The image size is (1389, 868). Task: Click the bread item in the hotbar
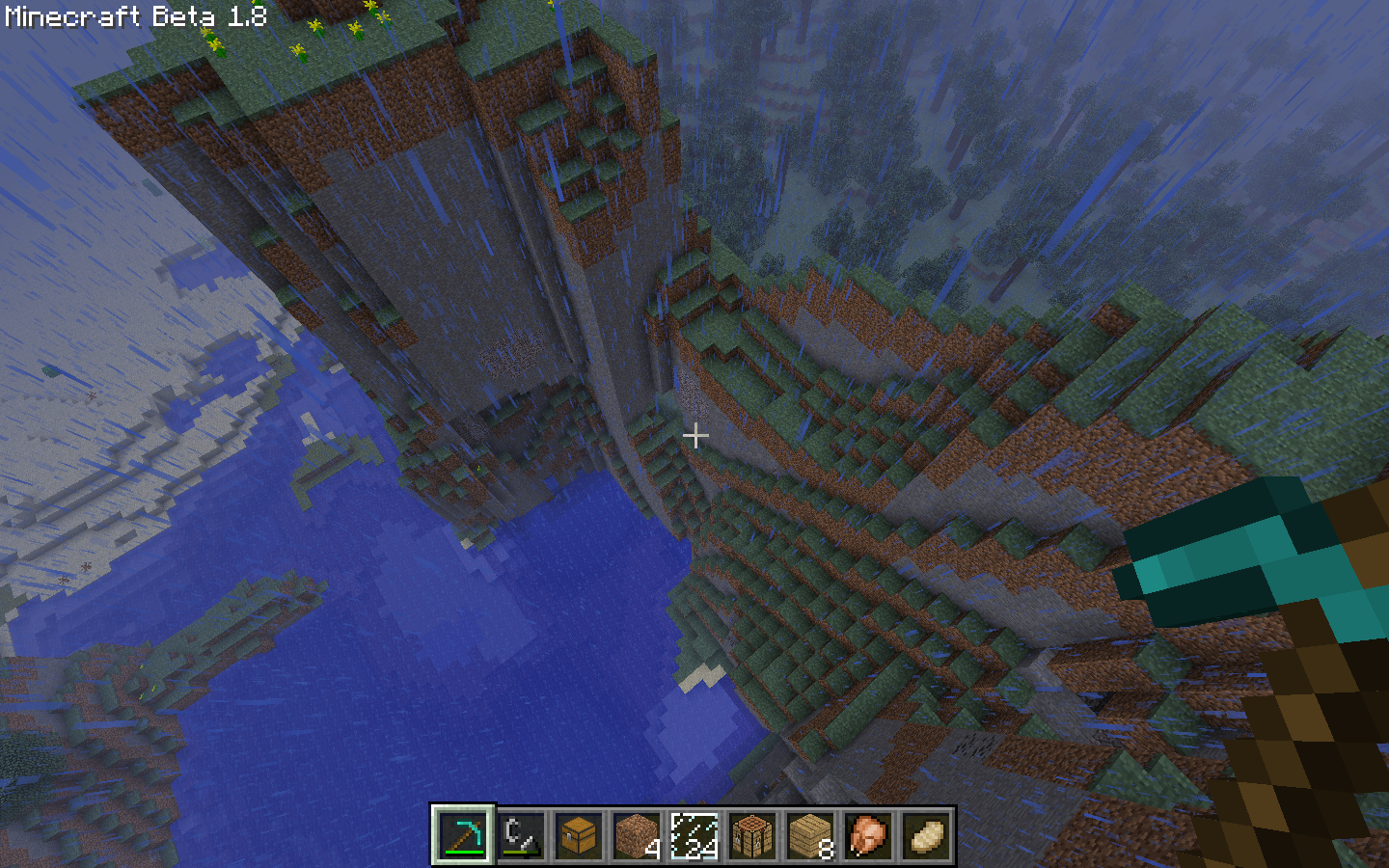coord(926,835)
